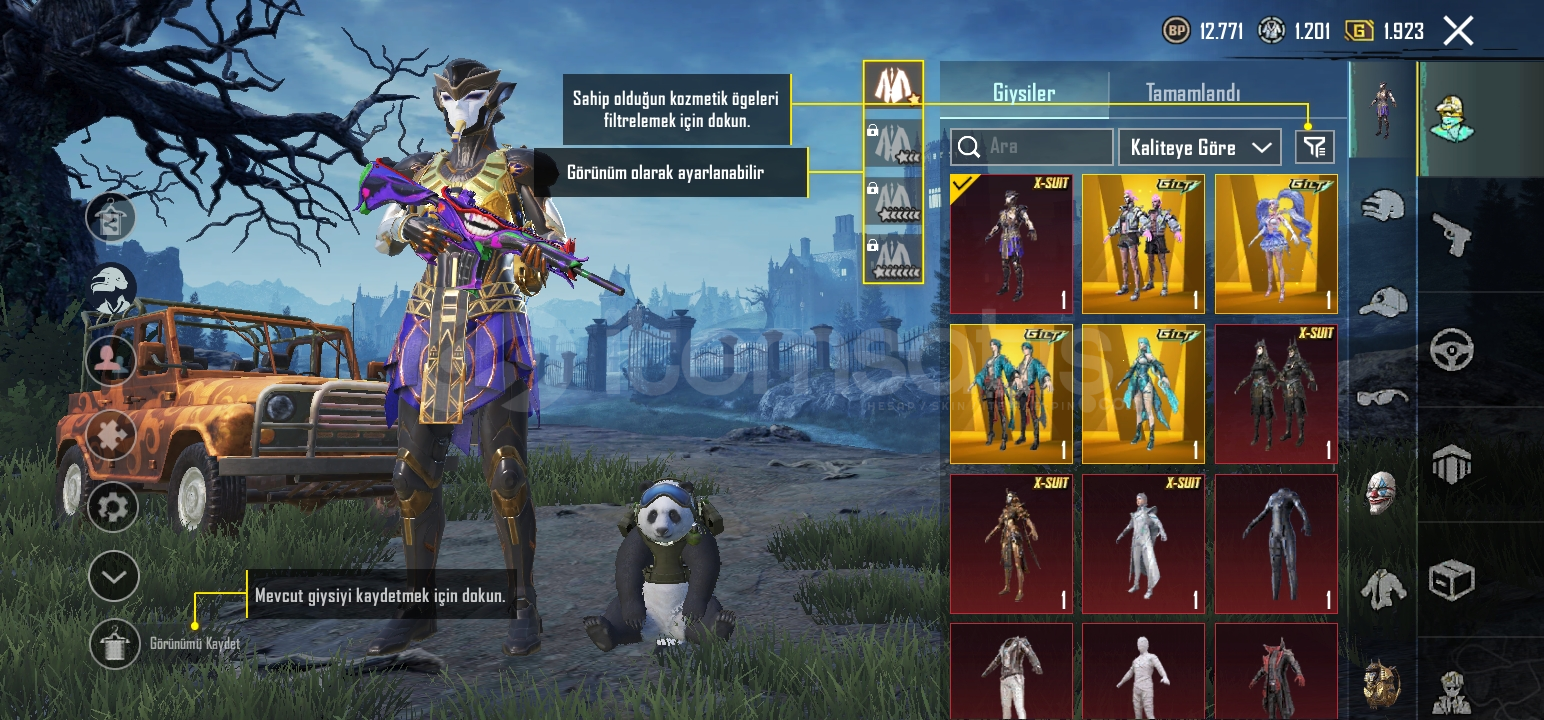1544x720 pixels.
Task: Click the Ara search field
Action: (1032, 147)
